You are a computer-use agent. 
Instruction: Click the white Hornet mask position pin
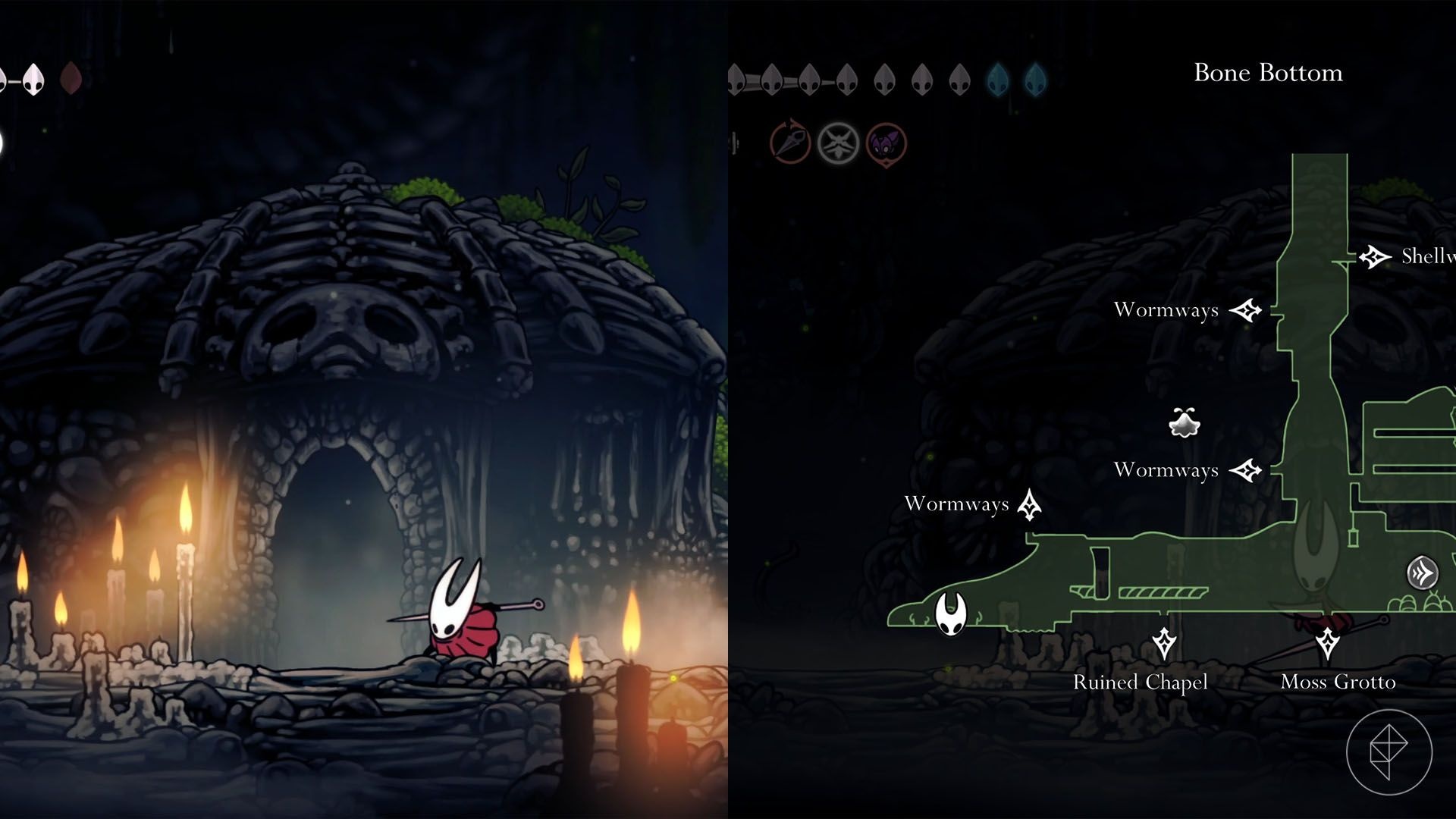[x=950, y=613]
